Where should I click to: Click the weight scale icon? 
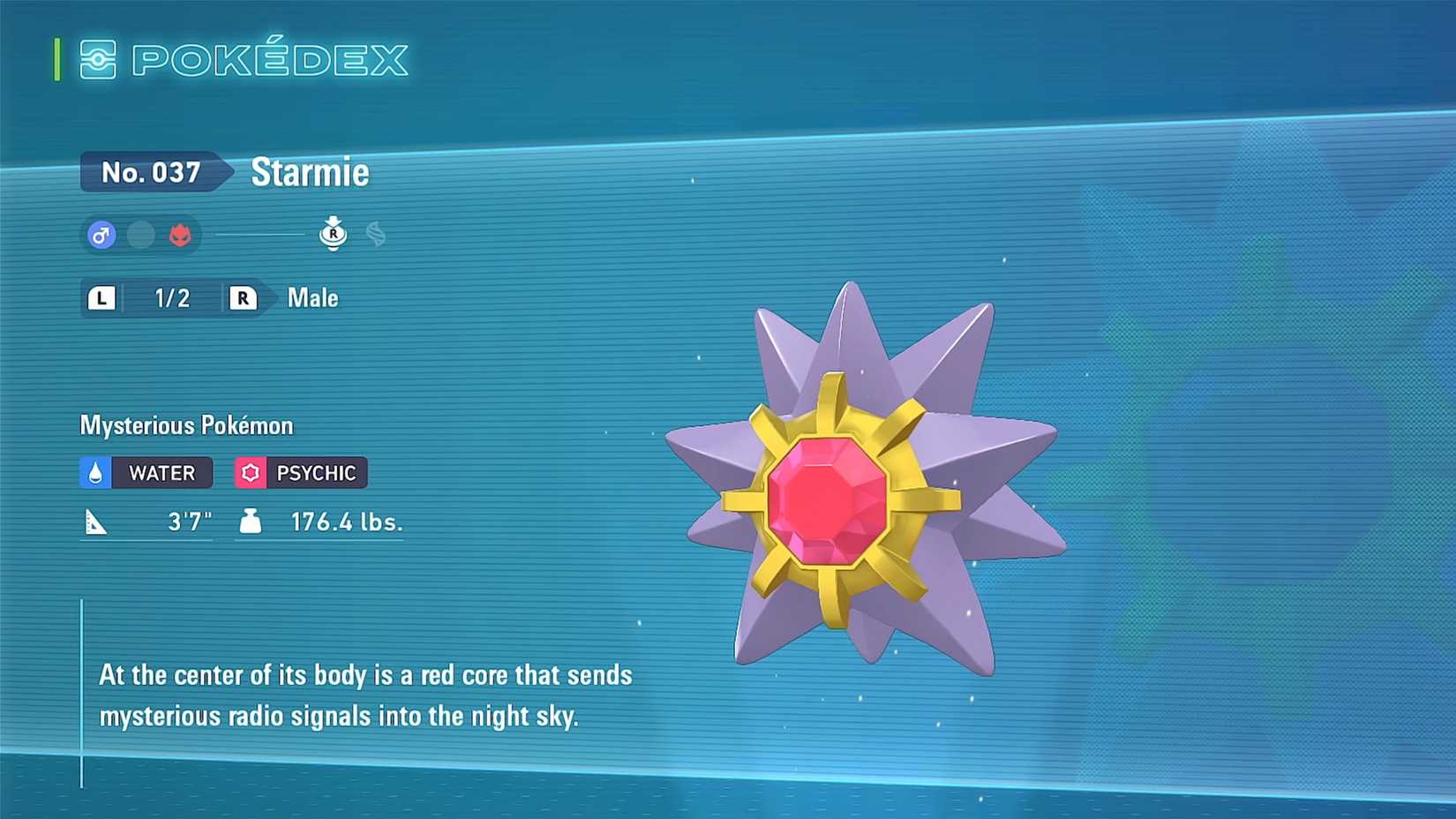251,521
